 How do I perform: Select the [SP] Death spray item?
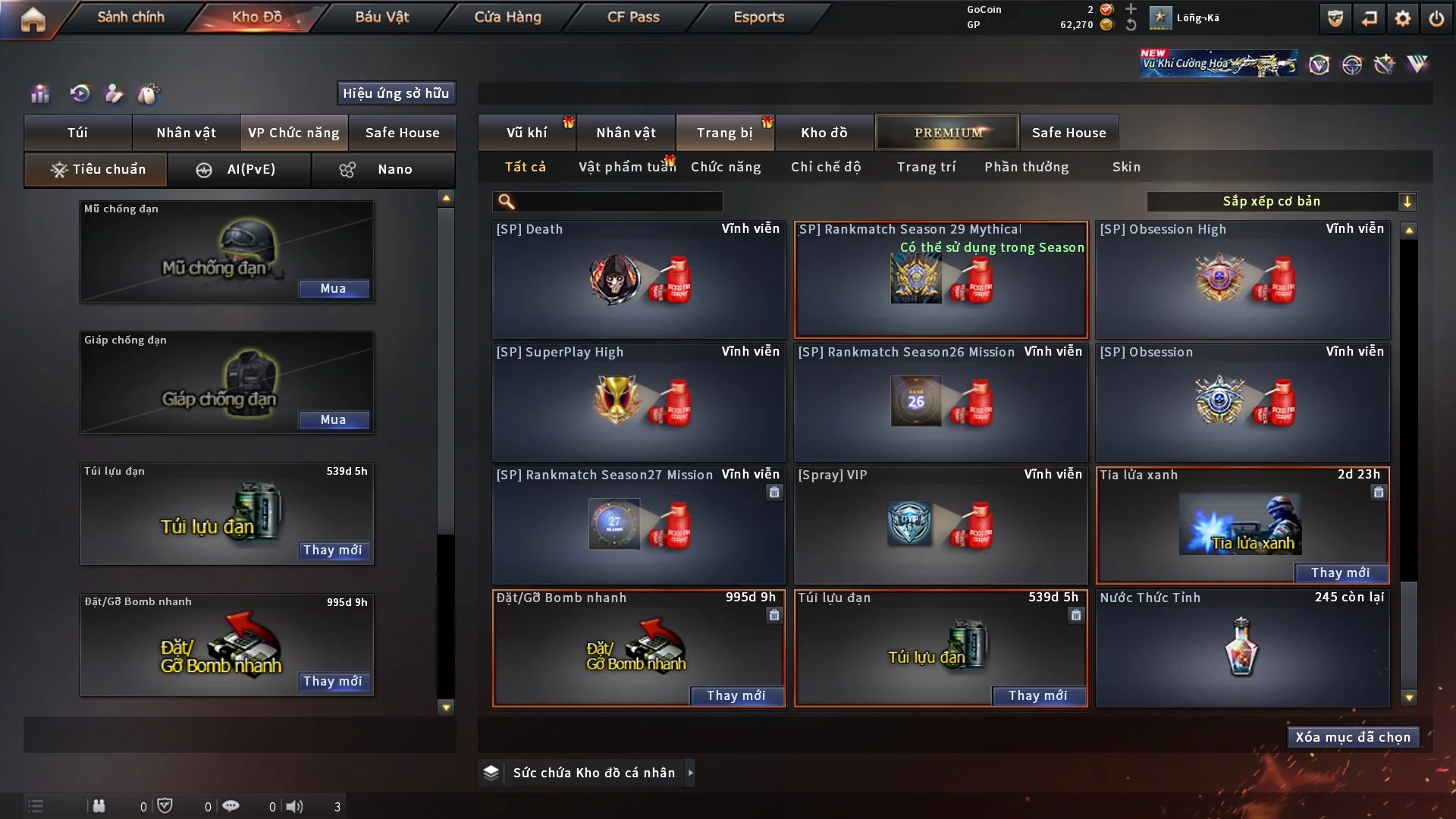pos(639,279)
